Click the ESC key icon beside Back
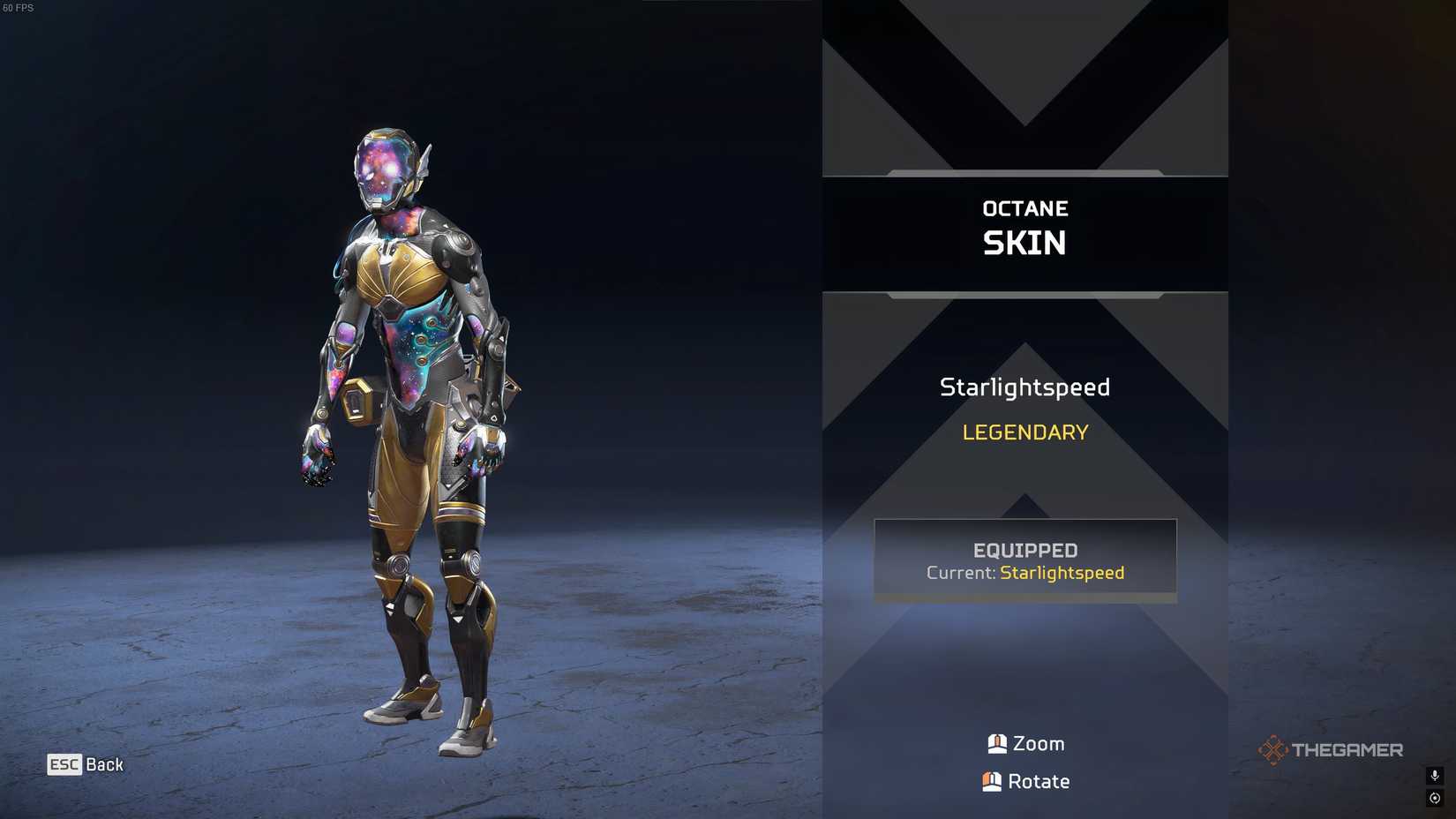 pyautogui.click(x=65, y=764)
